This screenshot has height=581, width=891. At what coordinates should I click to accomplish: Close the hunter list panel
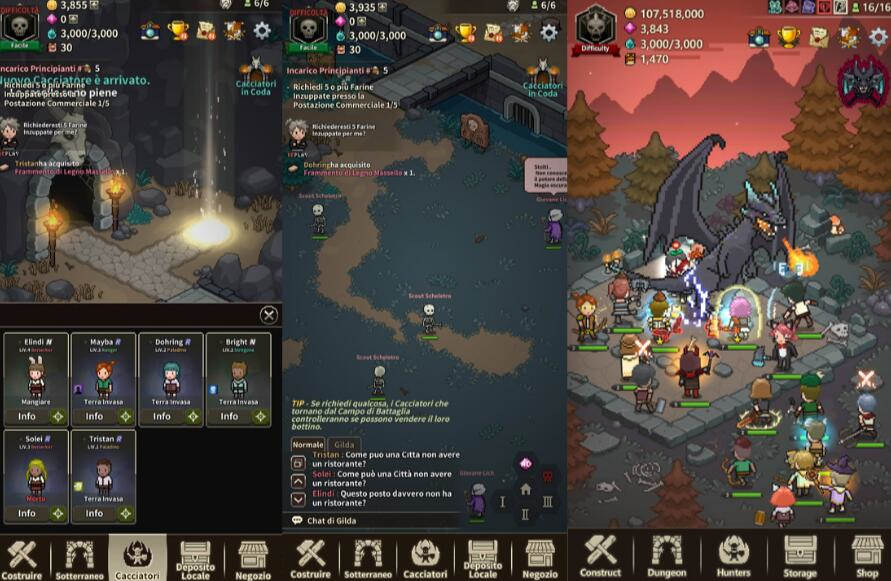[269, 315]
